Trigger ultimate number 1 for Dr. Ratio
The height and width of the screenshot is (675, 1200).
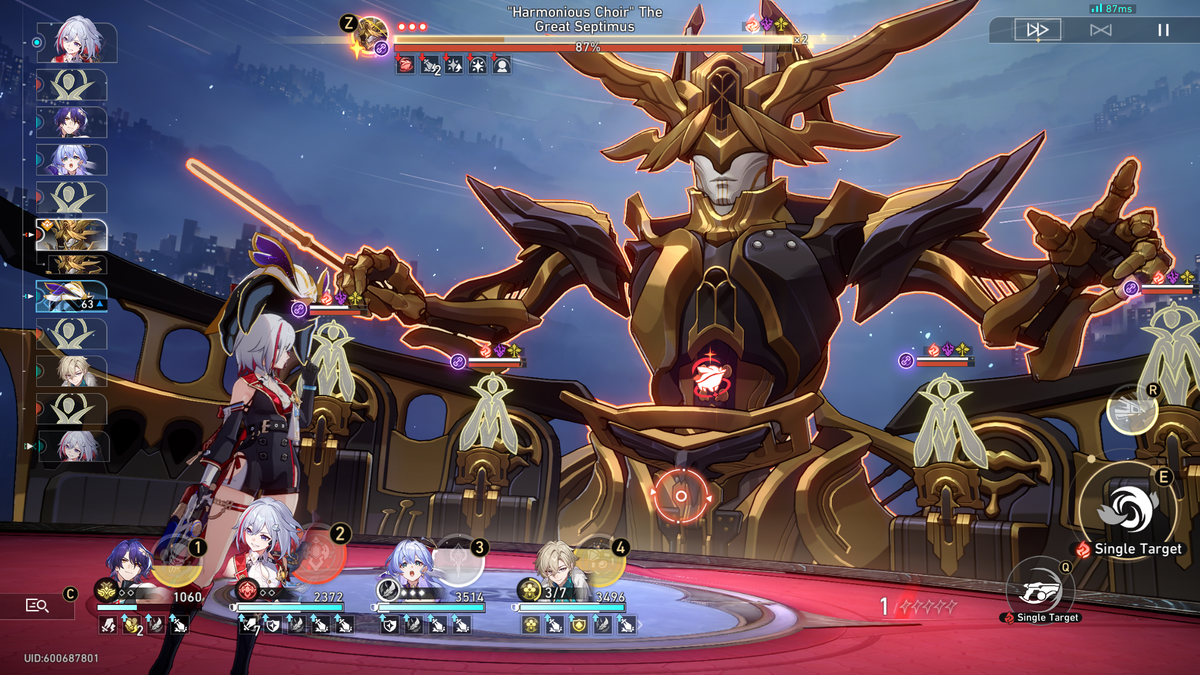179,562
